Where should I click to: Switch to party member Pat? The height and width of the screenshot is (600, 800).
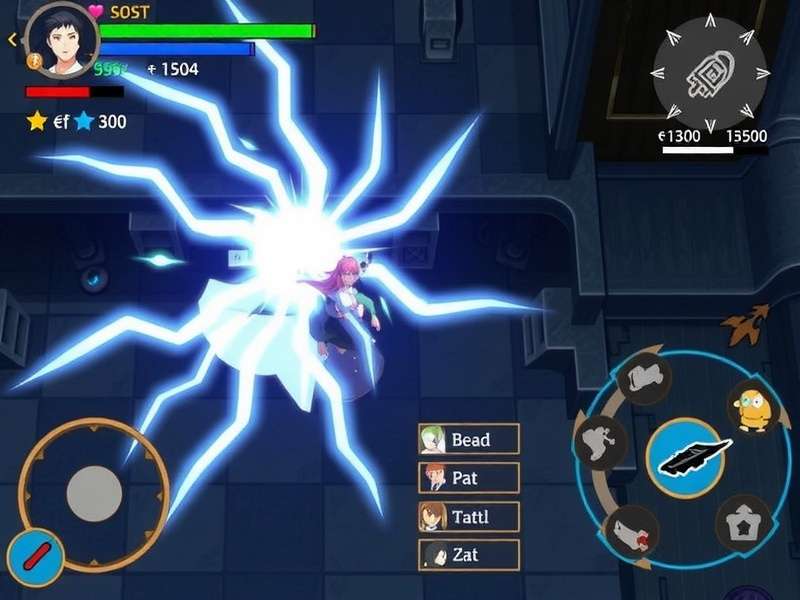[x=469, y=478]
